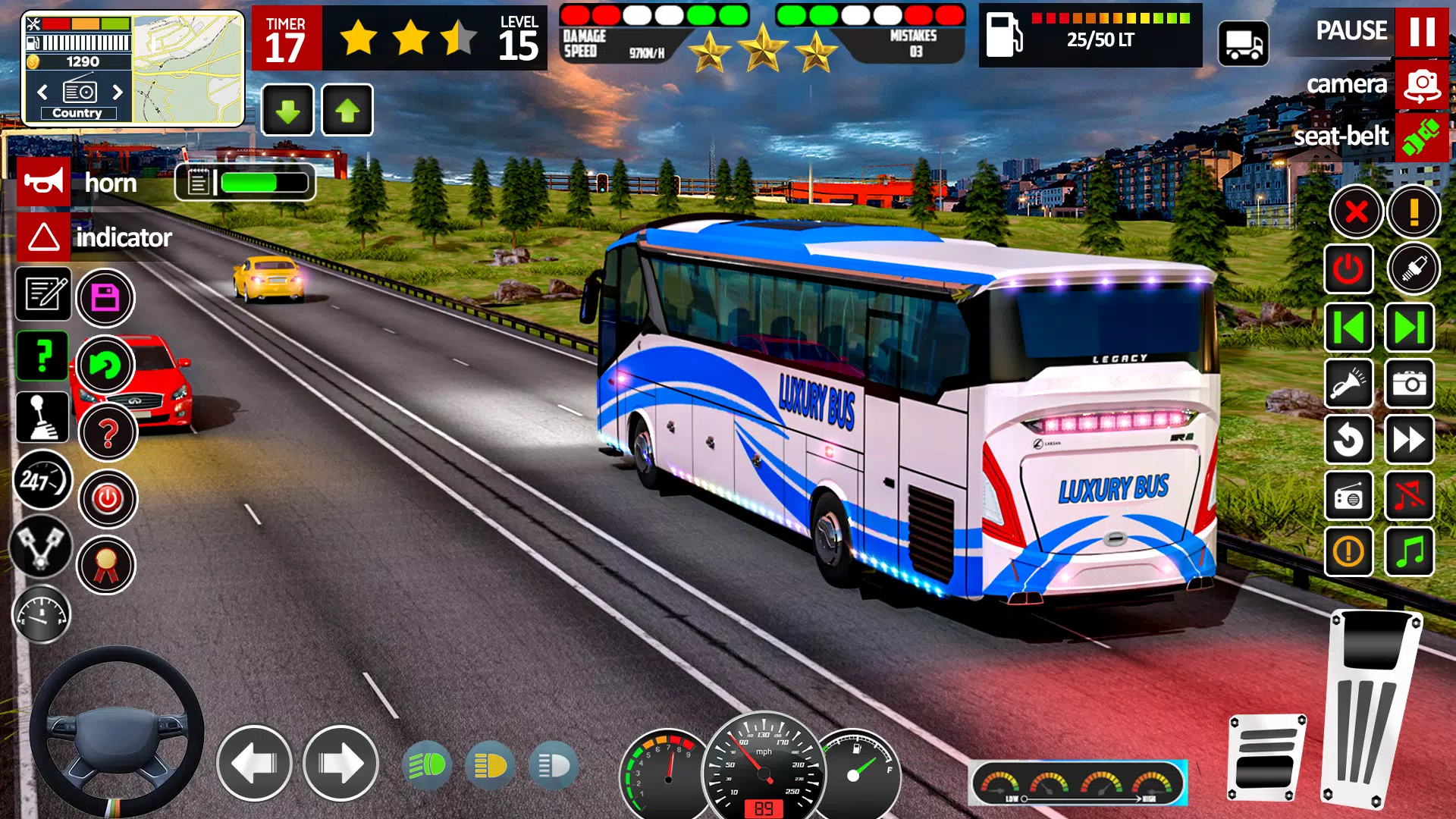Honk the horn
Screen dimensions: 1456x819
tap(43, 181)
